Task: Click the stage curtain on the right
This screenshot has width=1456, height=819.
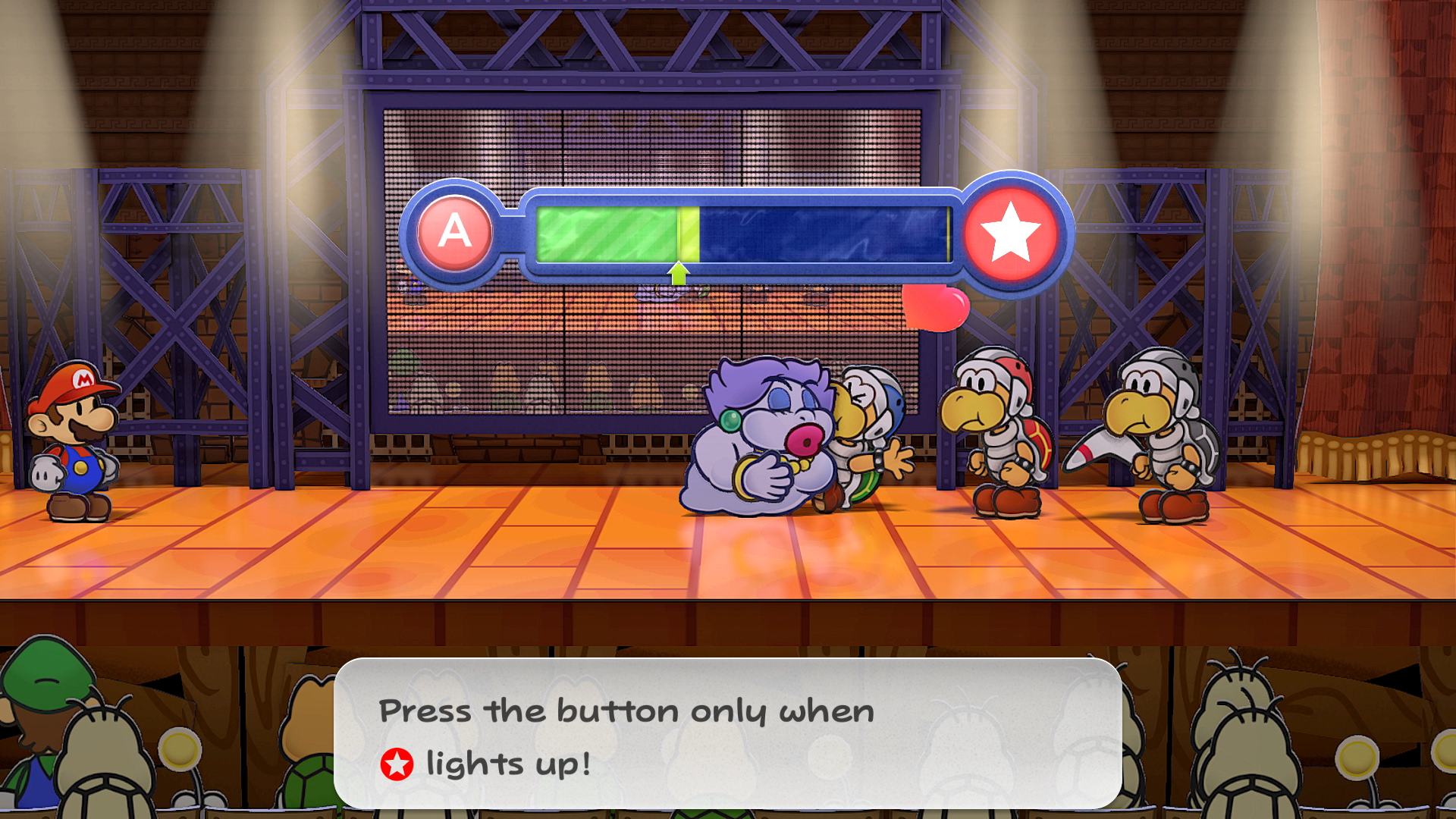Action: (1395, 227)
